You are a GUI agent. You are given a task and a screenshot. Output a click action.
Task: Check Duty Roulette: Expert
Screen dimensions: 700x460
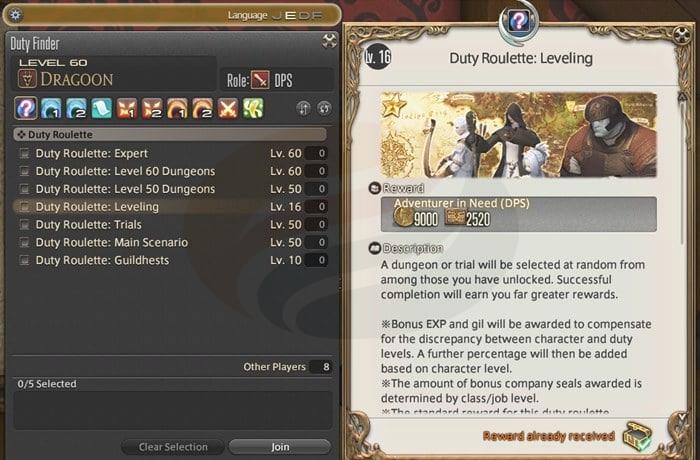click(x=23, y=154)
